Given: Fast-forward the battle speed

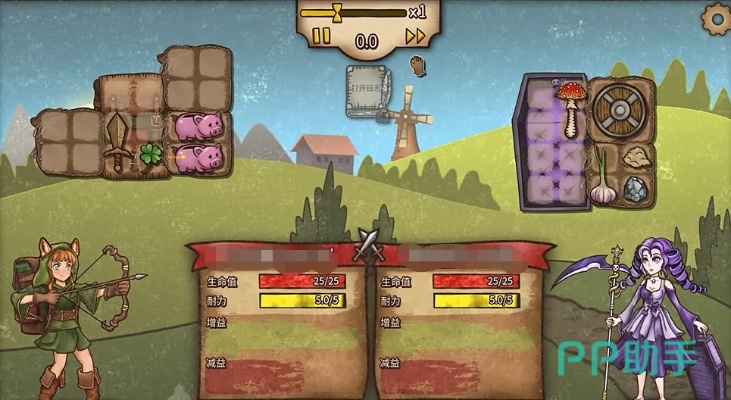Looking at the screenshot, I should [x=415, y=37].
